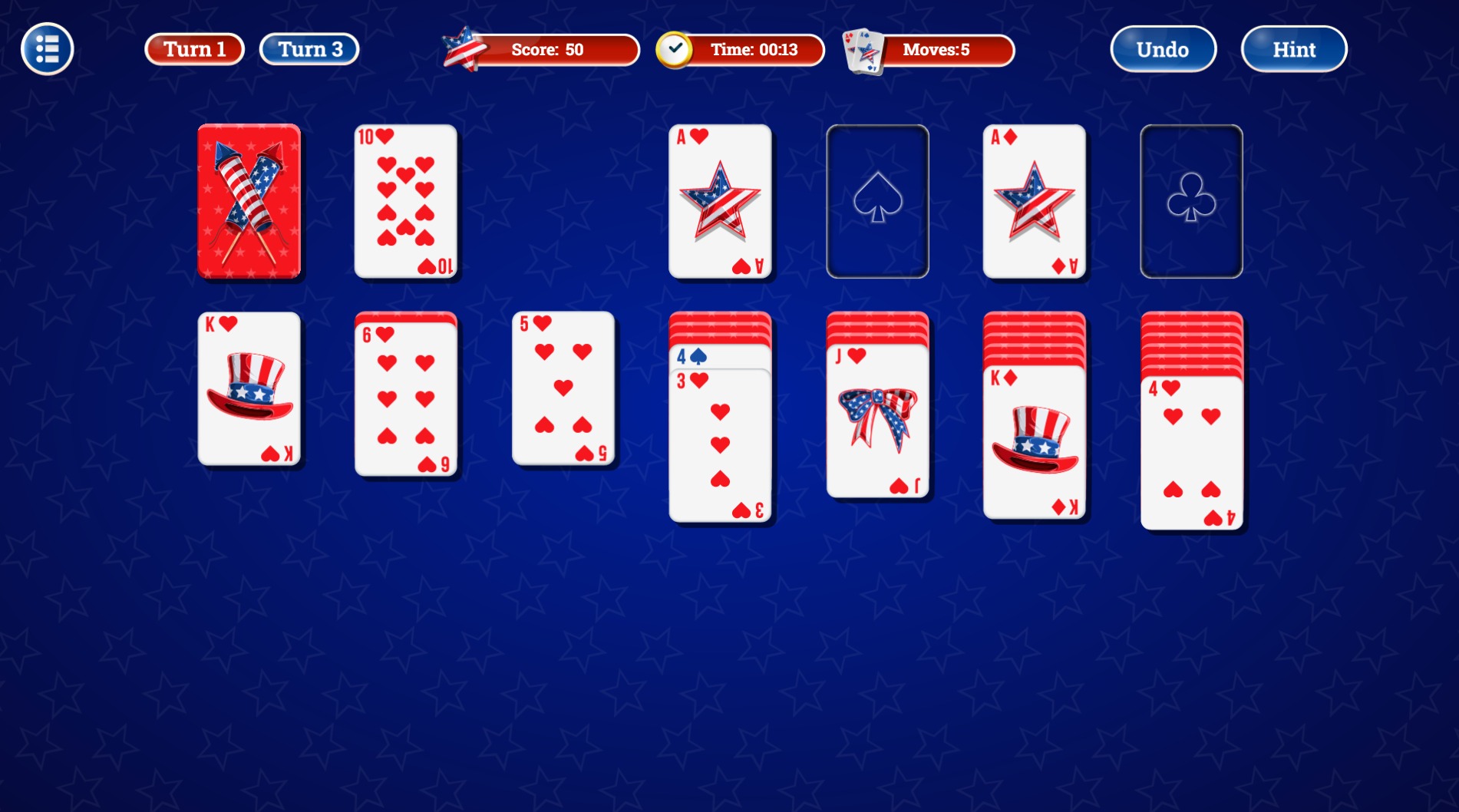Click the empty club foundation slot
The image size is (1459, 812).
(1190, 201)
